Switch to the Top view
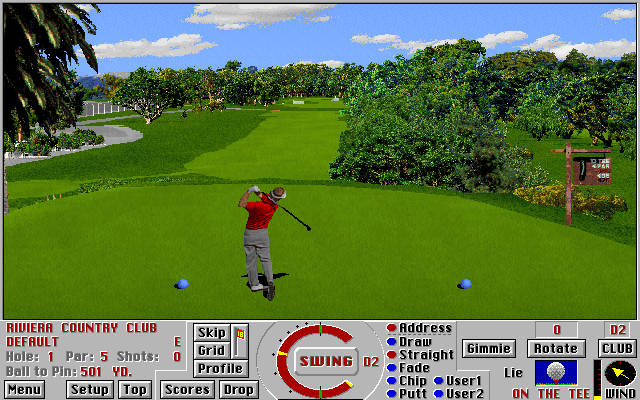Image resolution: width=640 pixels, height=400 pixels. point(135,389)
